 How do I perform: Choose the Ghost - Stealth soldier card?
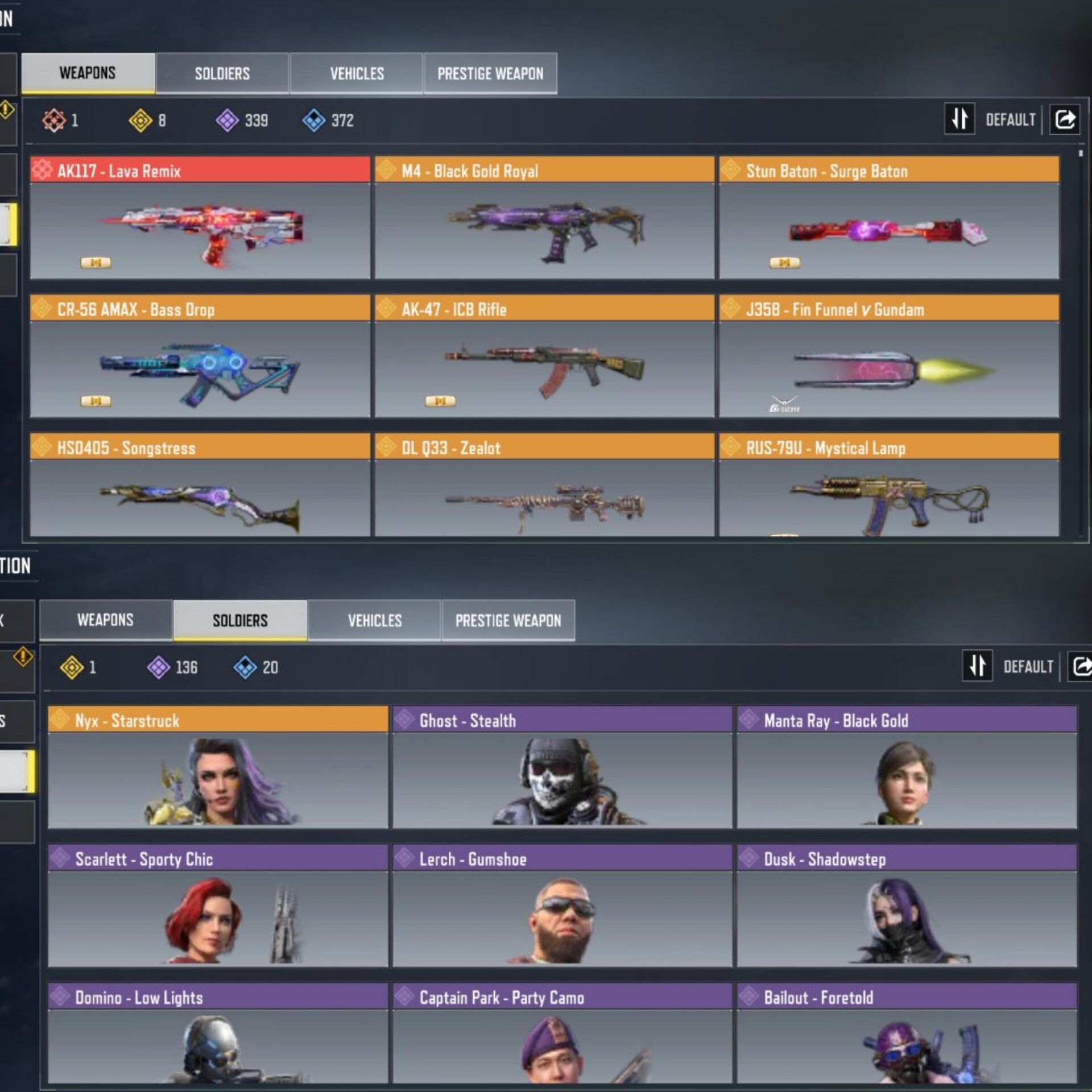(562, 767)
